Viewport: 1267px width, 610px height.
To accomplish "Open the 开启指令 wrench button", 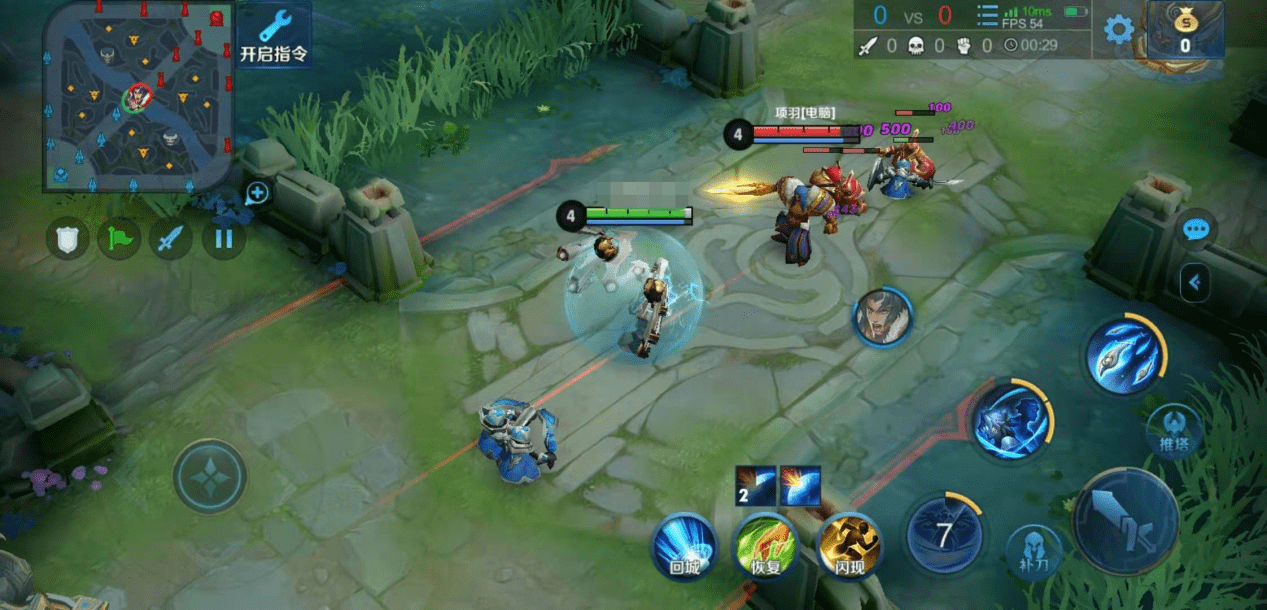I will coord(273,36).
